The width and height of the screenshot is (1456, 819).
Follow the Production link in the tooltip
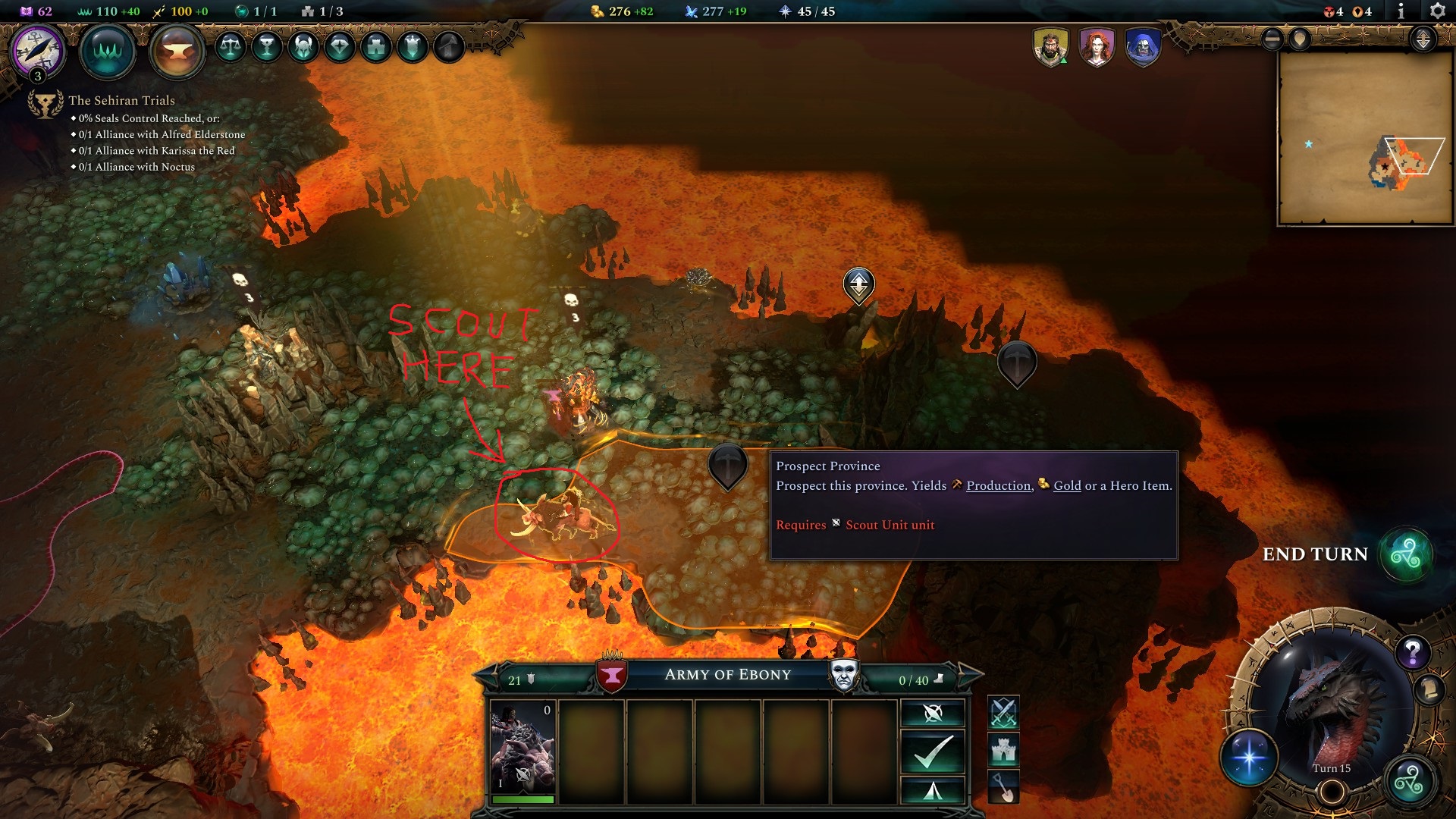(999, 485)
